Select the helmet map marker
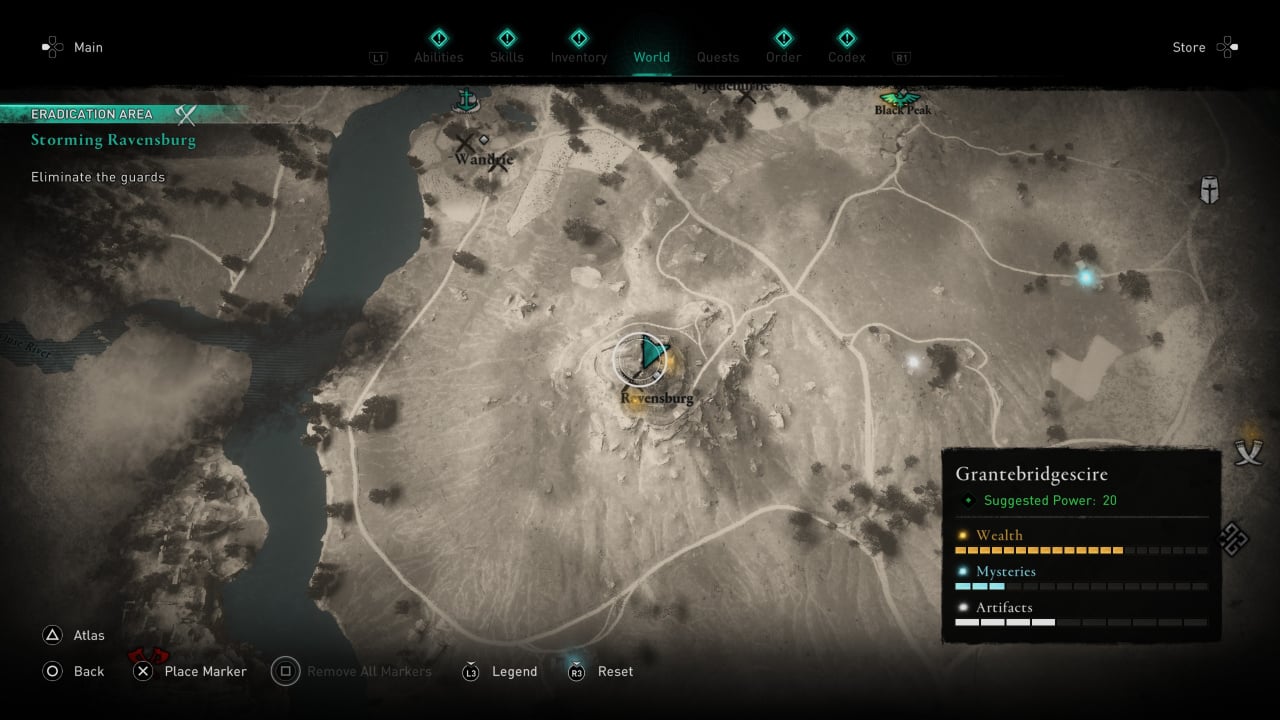 [x=1209, y=189]
